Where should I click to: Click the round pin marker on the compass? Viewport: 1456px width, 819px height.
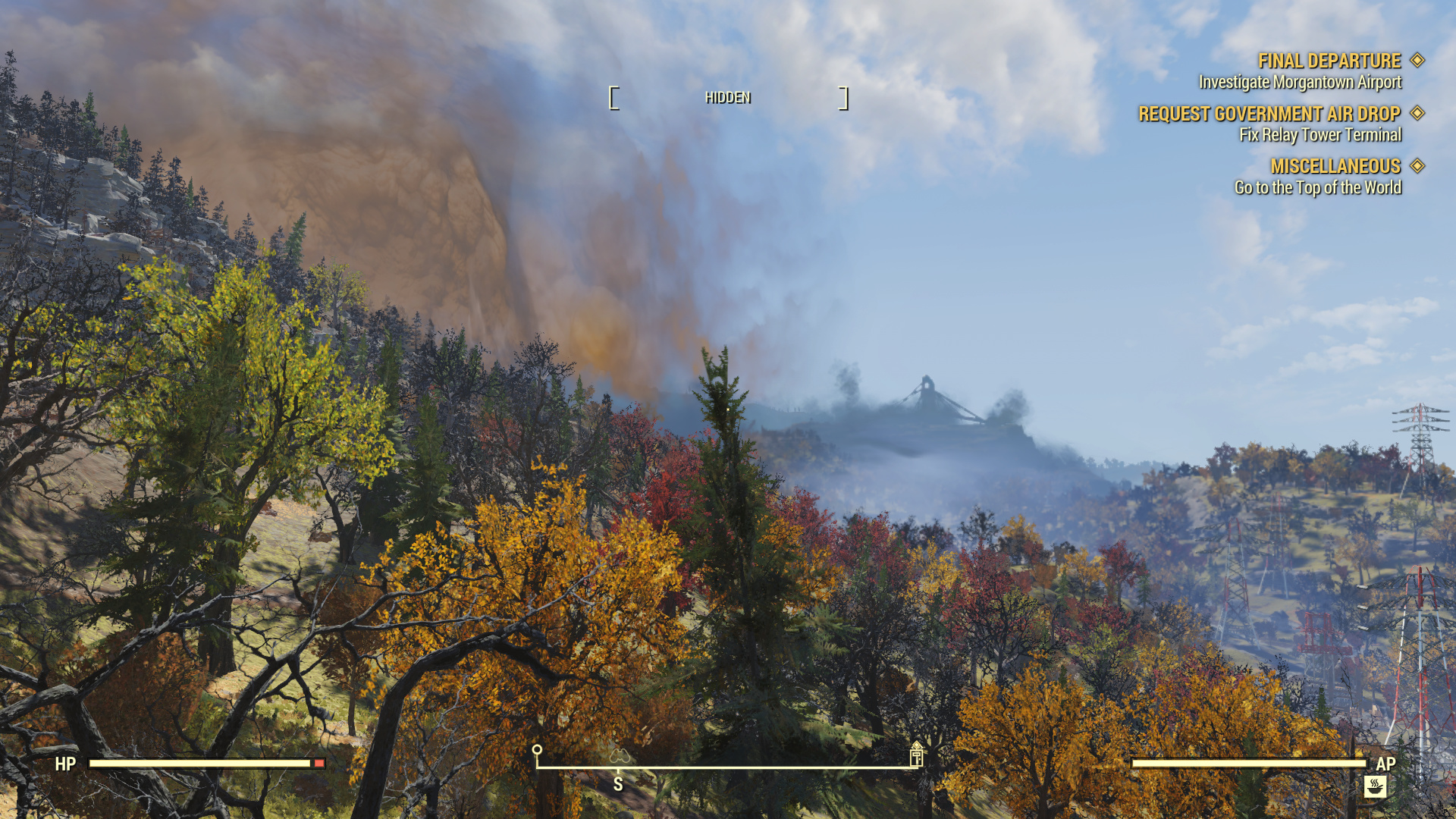coord(537,752)
